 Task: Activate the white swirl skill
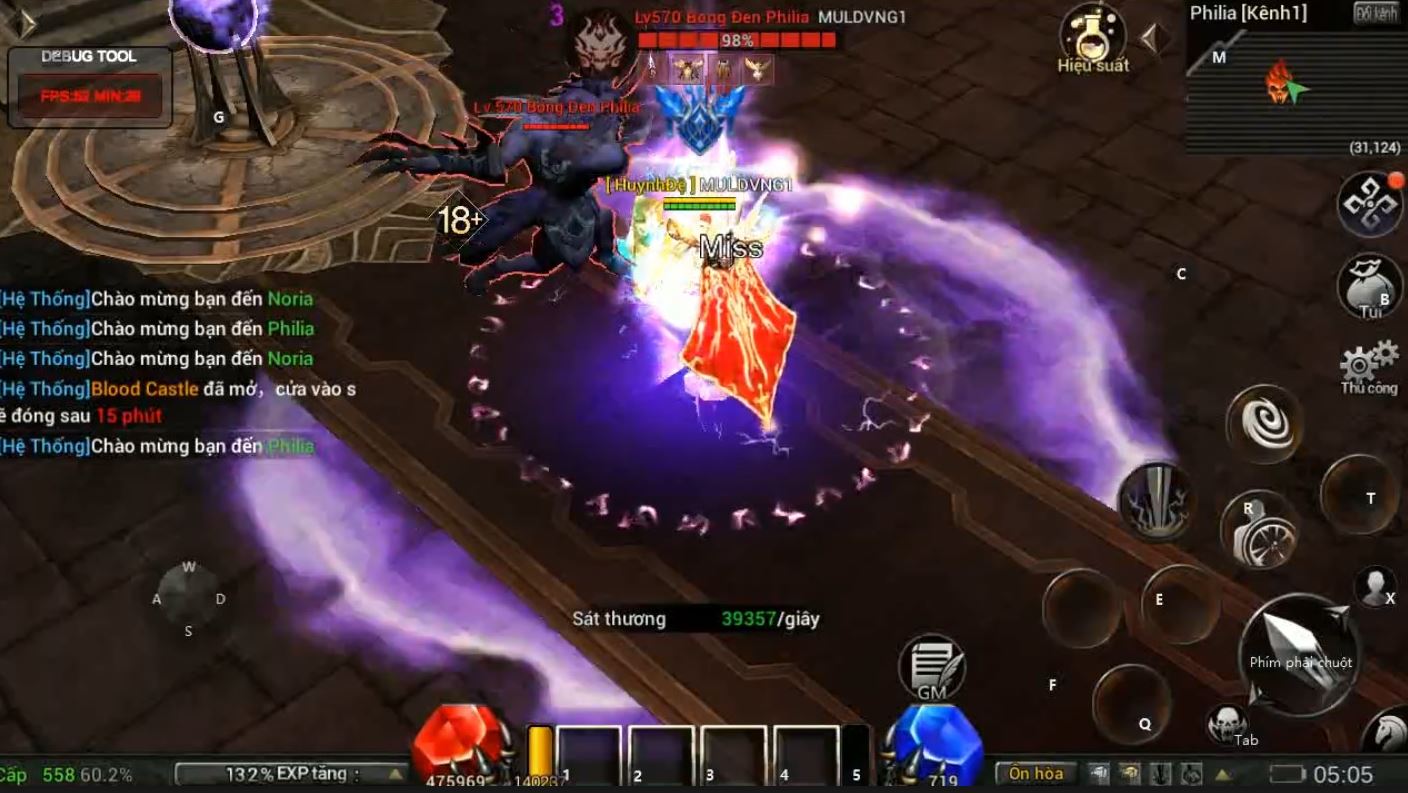click(1265, 423)
